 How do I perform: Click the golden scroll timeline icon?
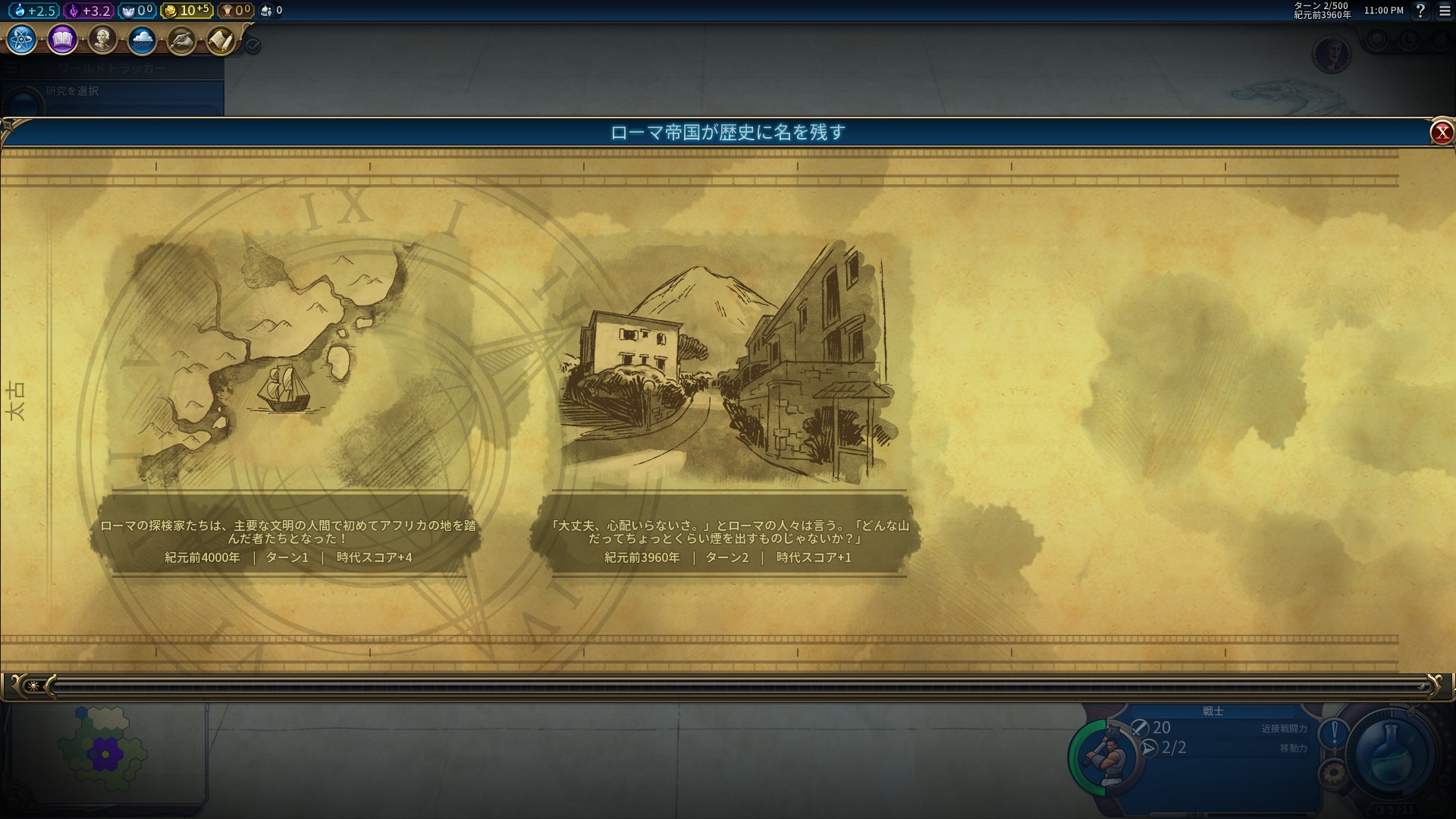221,39
